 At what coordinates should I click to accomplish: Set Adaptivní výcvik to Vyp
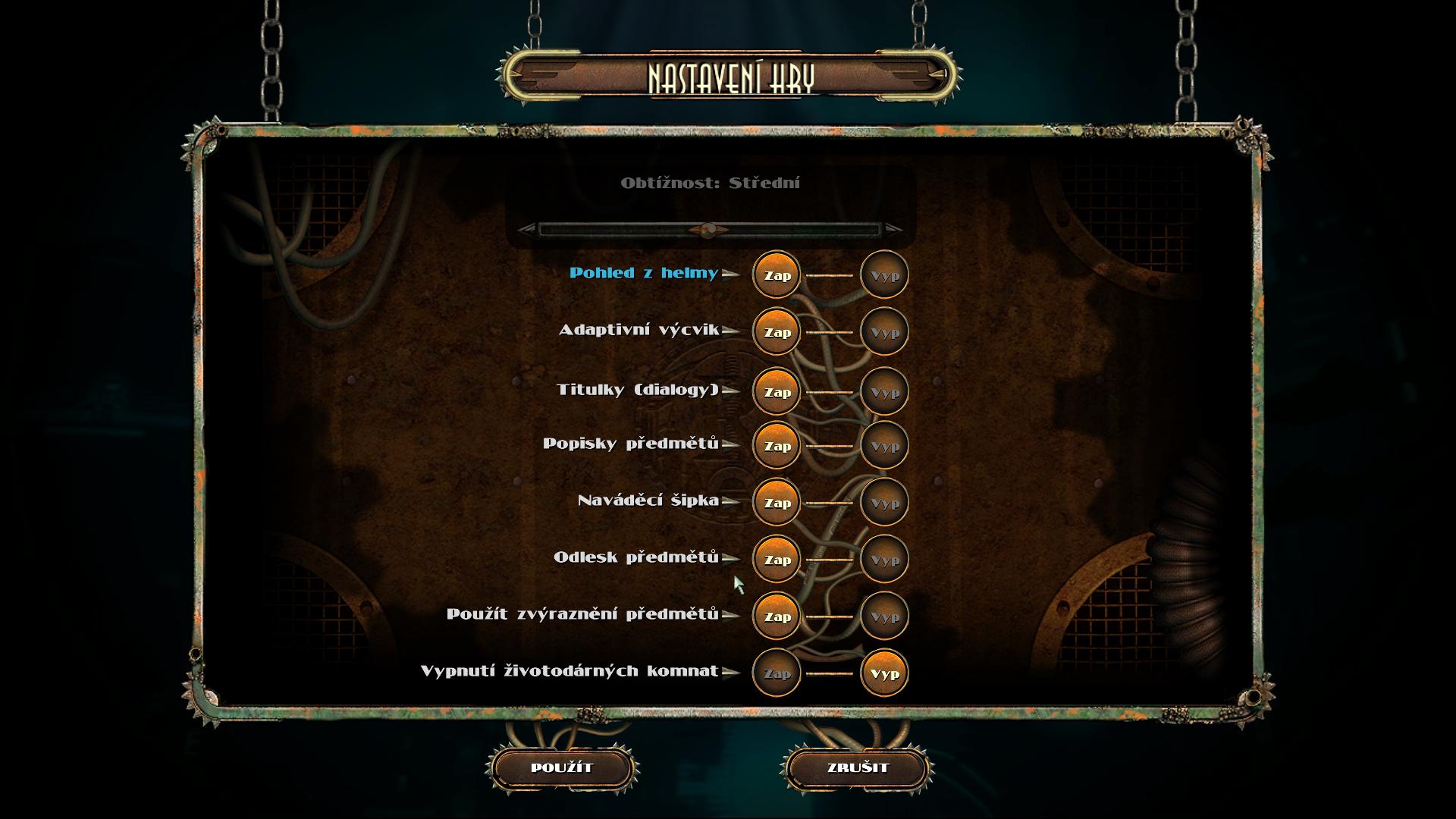click(884, 332)
